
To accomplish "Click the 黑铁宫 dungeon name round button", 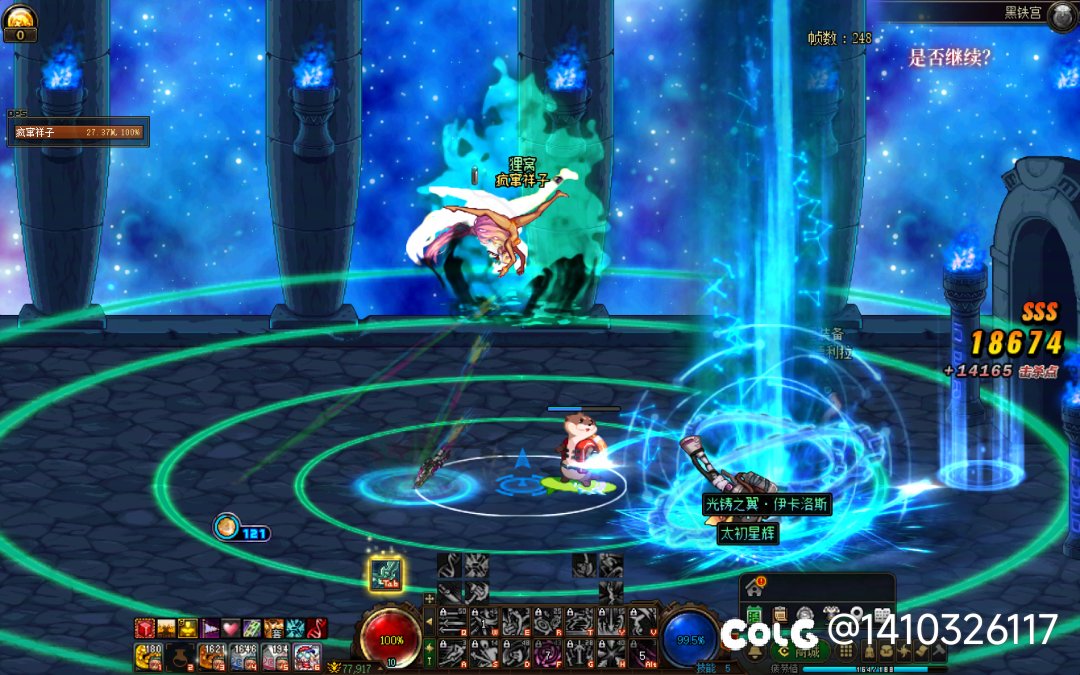I will (1061, 14).
